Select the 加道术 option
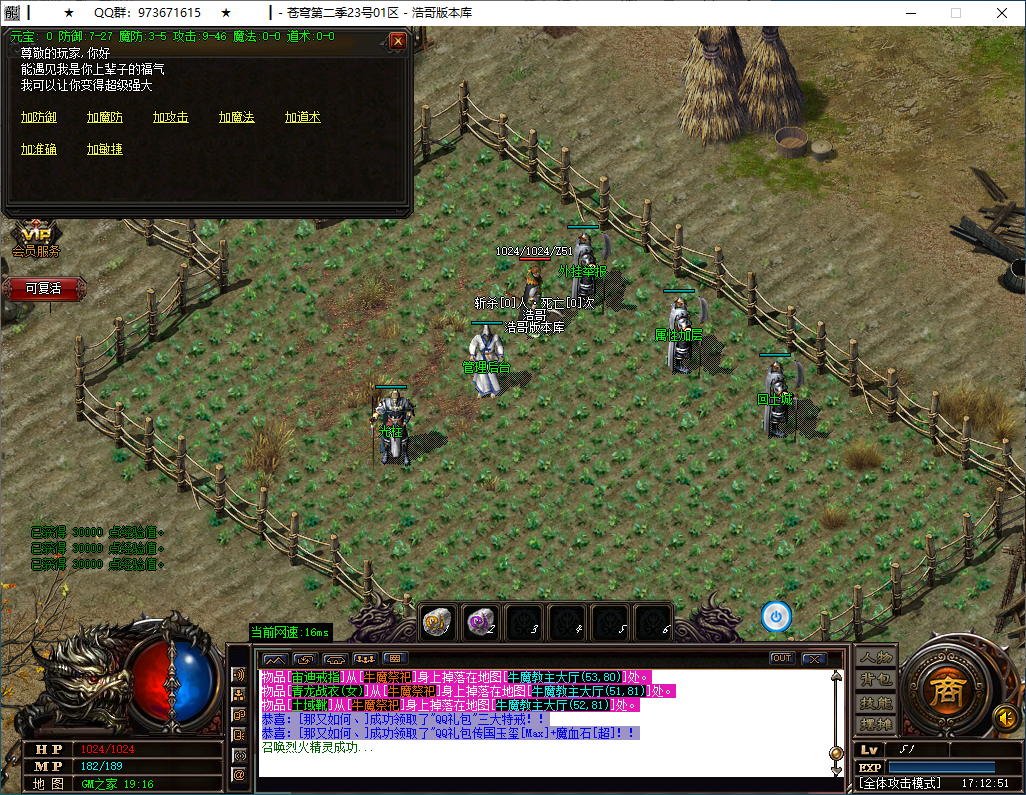 click(303, 118)
